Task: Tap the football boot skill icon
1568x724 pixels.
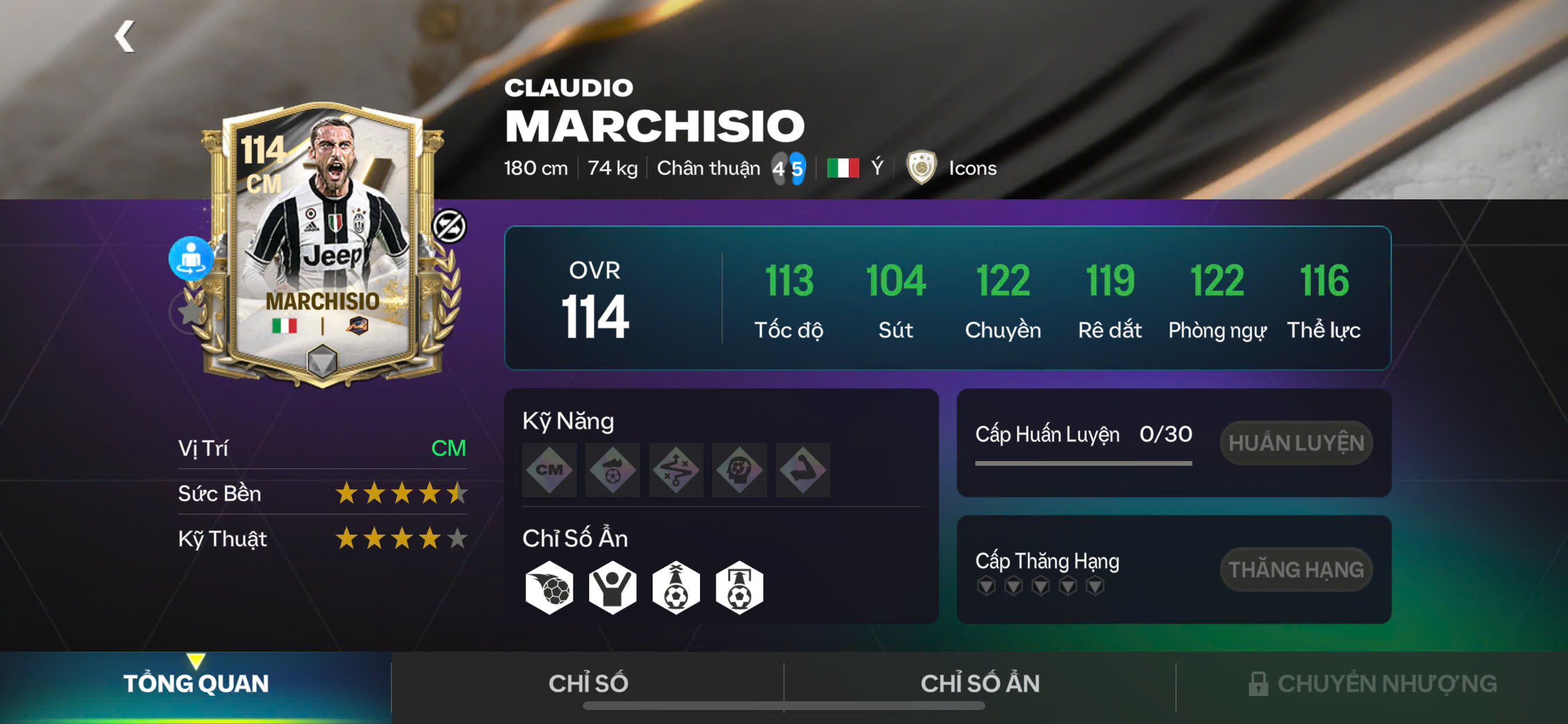Action: [x=612, y=470]
